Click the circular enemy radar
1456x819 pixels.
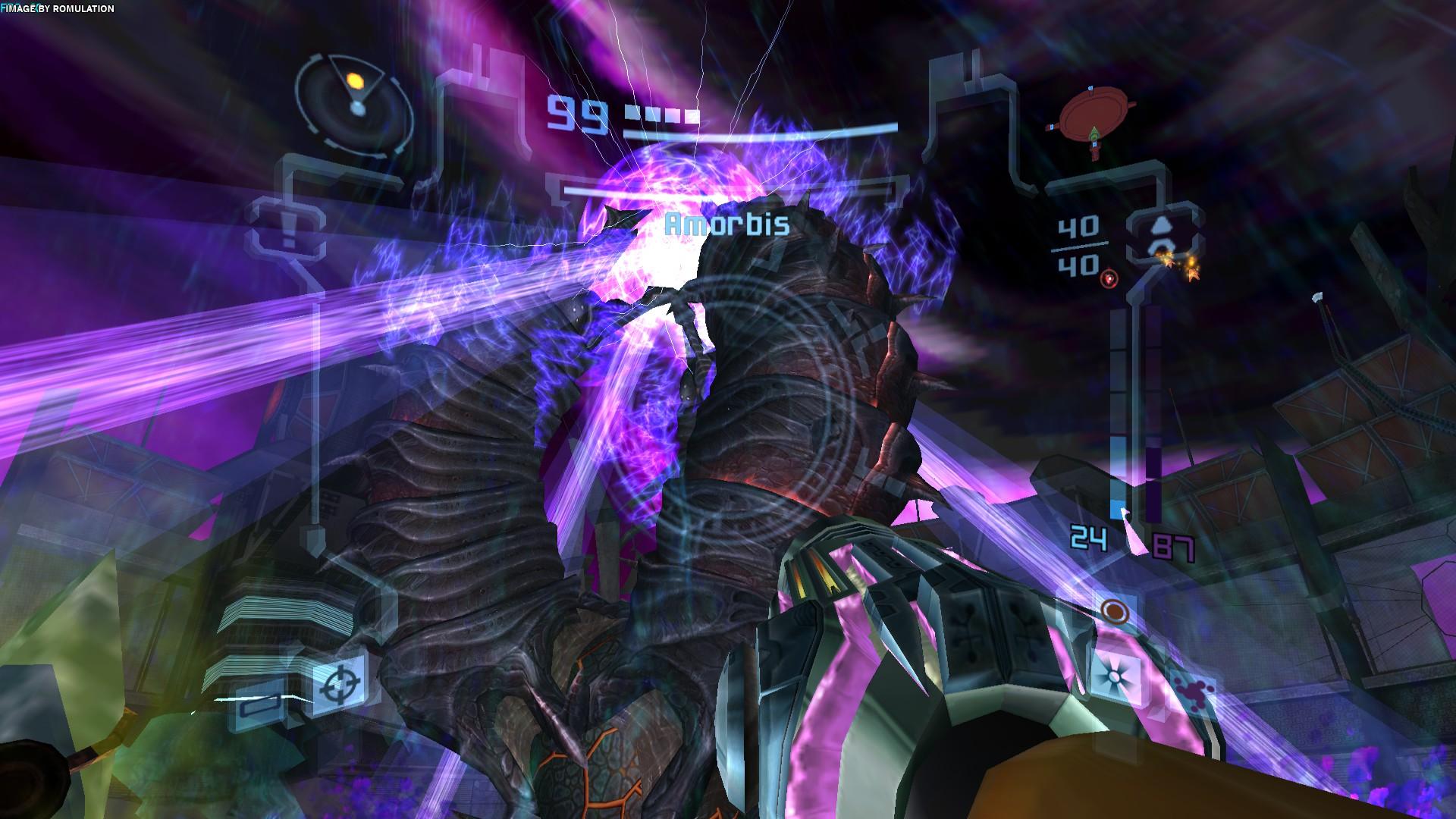(x=355, y=100)
